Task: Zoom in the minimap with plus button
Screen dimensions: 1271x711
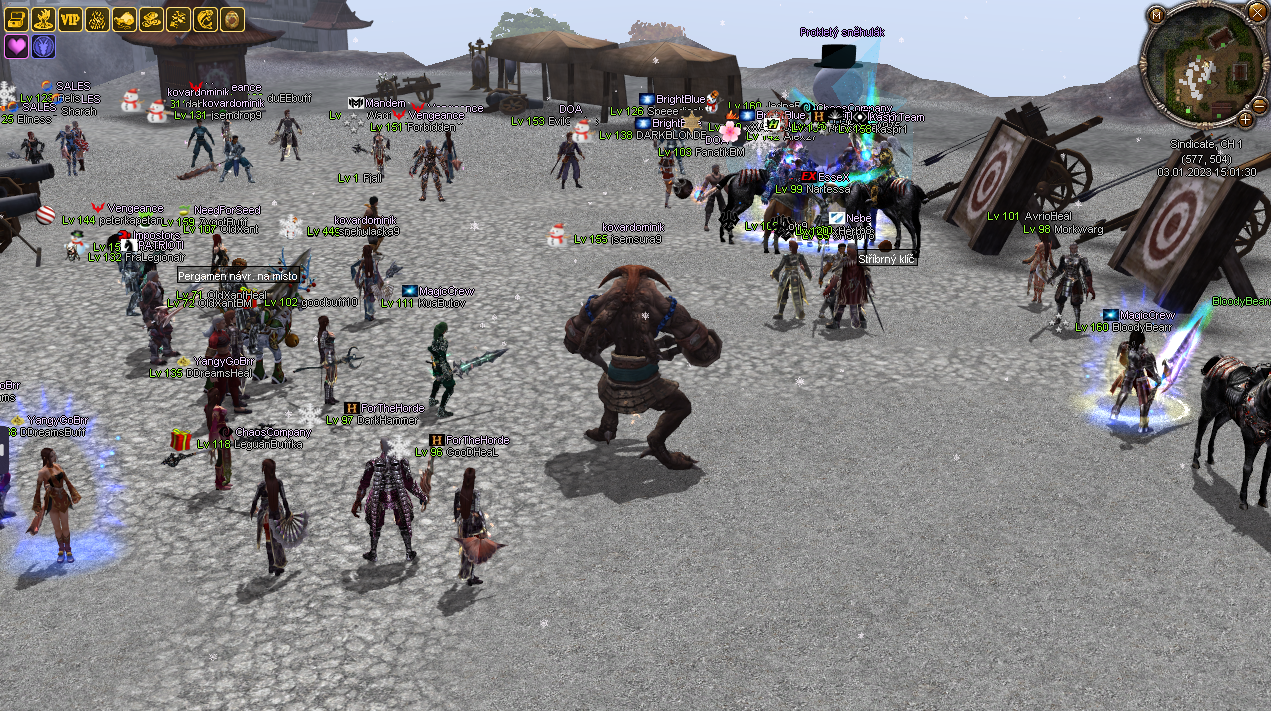Action: tap(1246, 118)
